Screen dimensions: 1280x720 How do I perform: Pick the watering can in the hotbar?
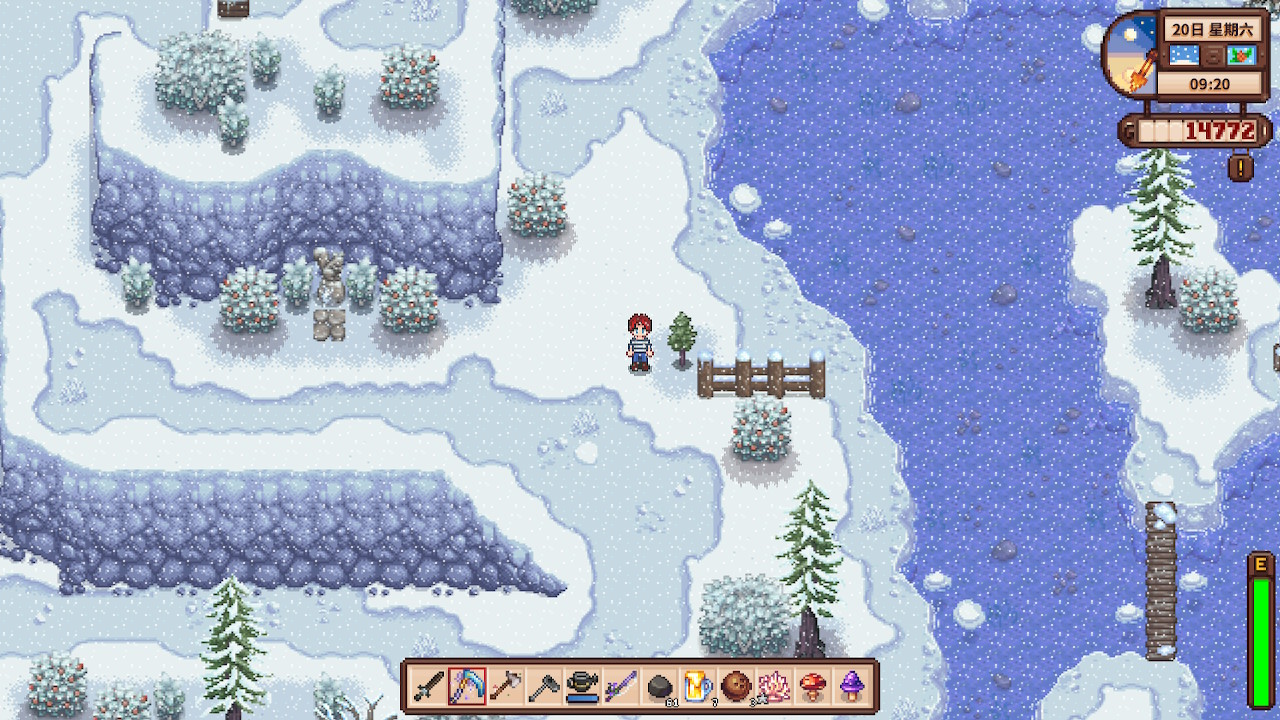pos(582,686)
